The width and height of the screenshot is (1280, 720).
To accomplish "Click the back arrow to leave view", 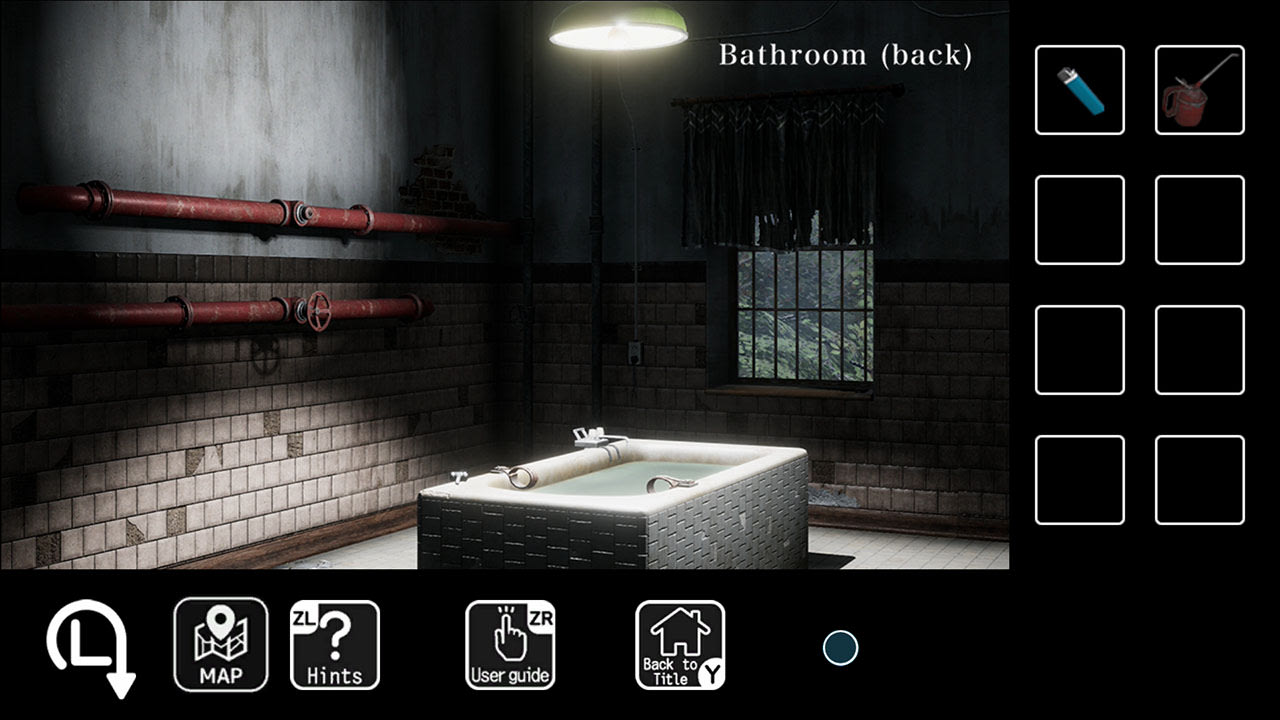I will [x=85, y=650].
